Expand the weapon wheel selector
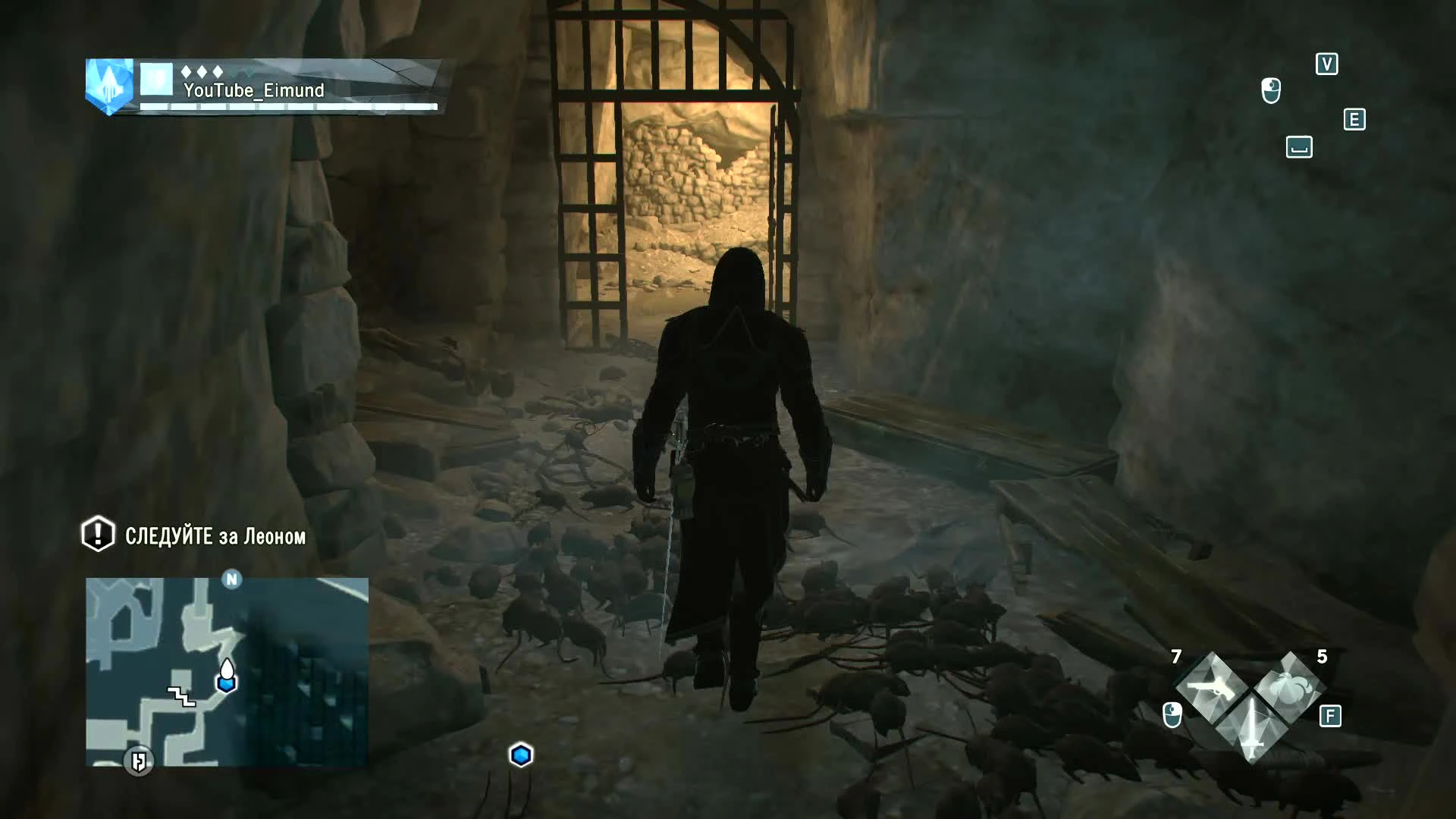The image size is (1456, 819). (x=1250, y=705)
